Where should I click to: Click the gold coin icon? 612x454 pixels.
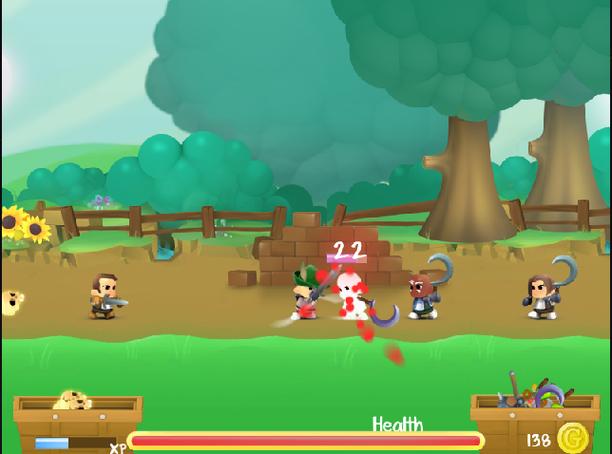(572, 438)
